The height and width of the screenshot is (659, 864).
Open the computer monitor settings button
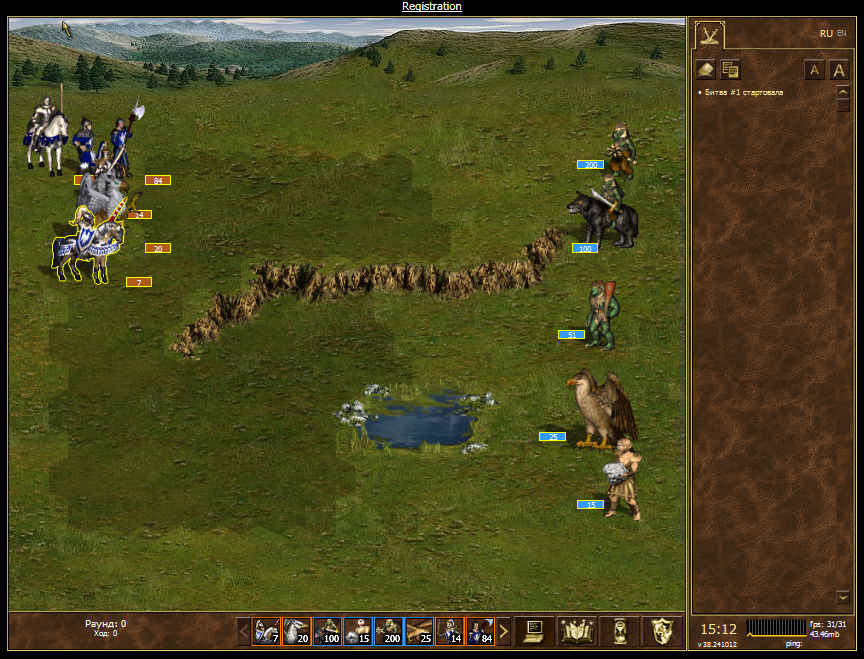coord(534,631)
